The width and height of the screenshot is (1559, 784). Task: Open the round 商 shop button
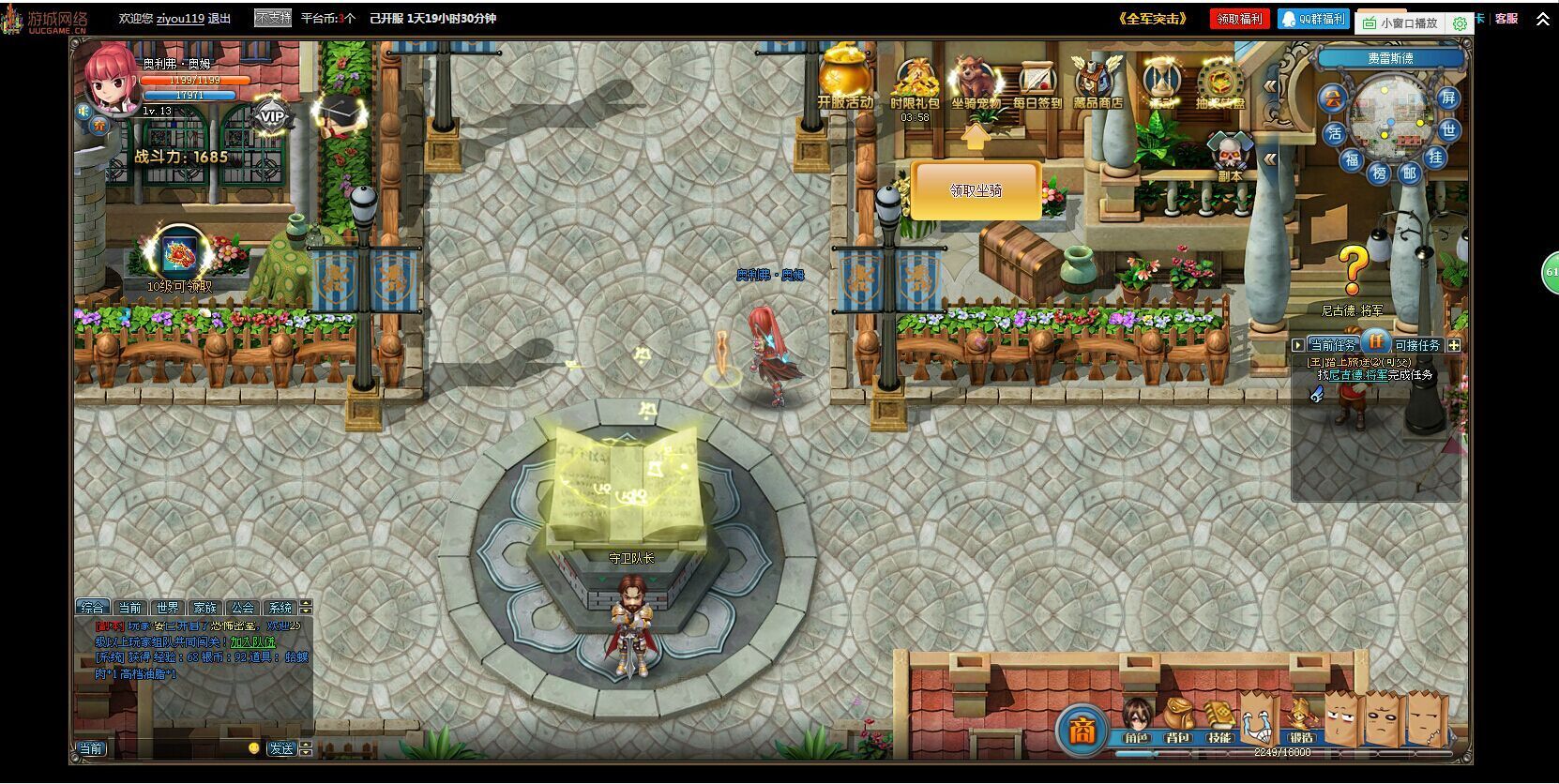(x=1082, y=730)
